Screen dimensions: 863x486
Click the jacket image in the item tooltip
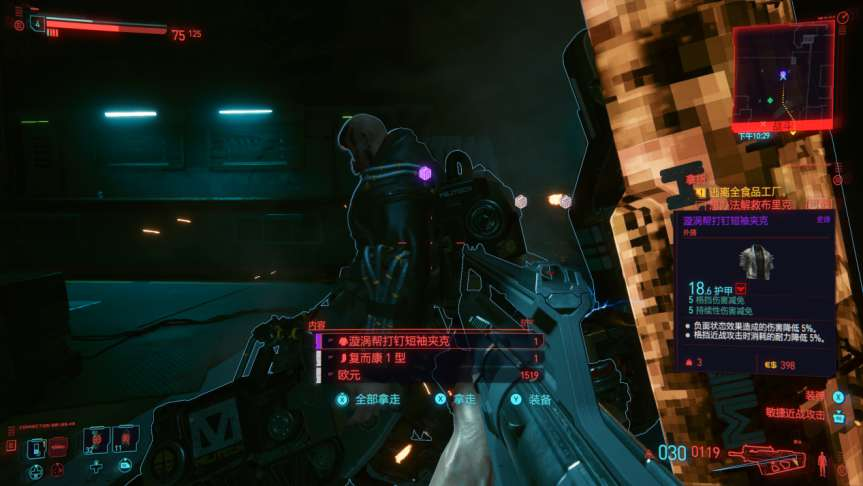click(756, 261)
